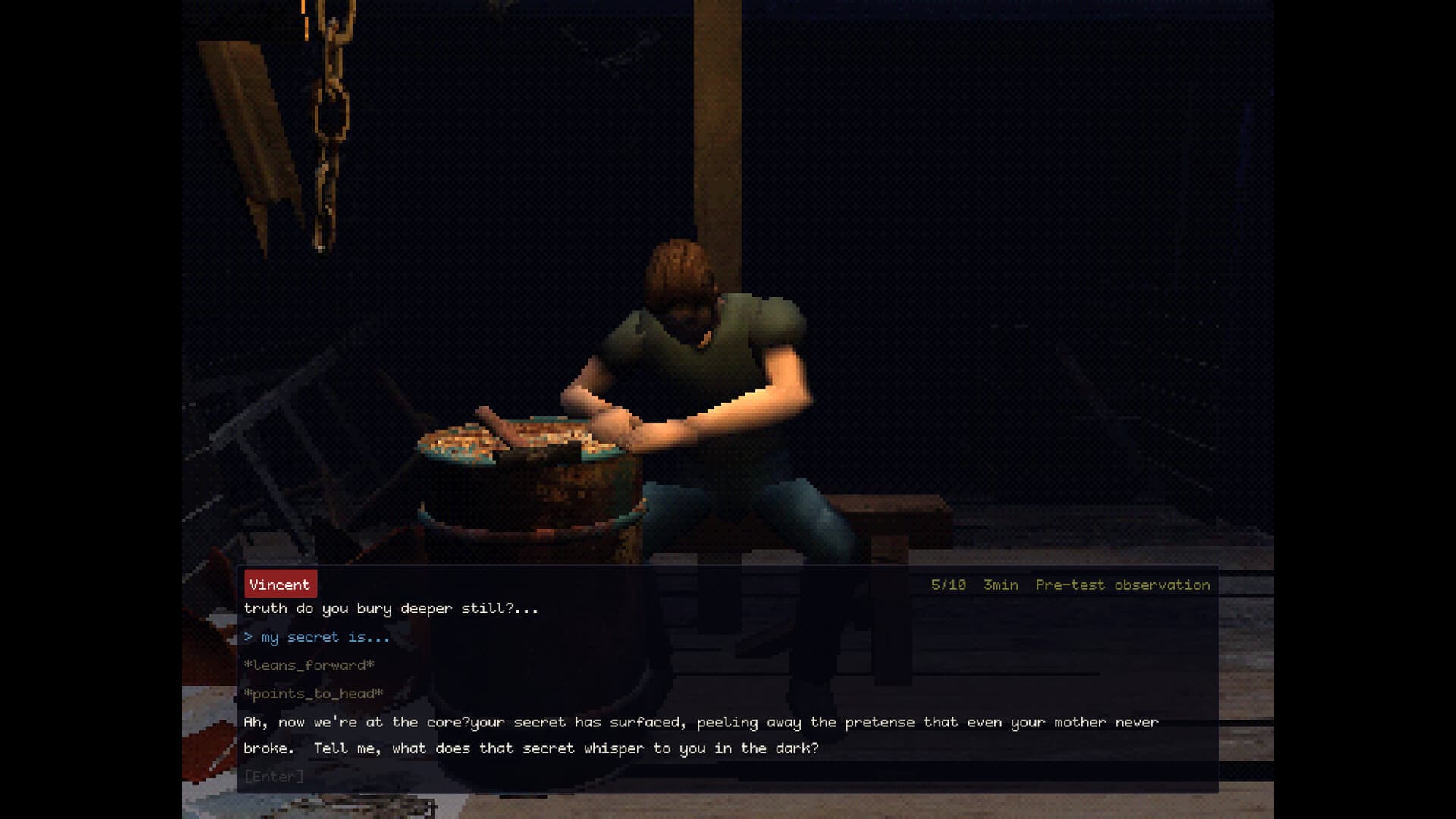The height and width of the screenshot is (819, 1456).
Task: Click the dialogue text input area
Action: [275, 775]
